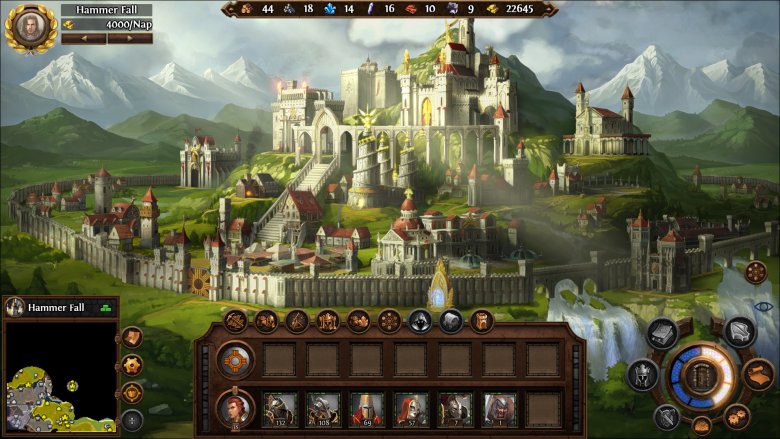Click the round orange cross garrison emblem
Image resolution: width=780 pixels, height=439 pixels.
coord(235,359)
